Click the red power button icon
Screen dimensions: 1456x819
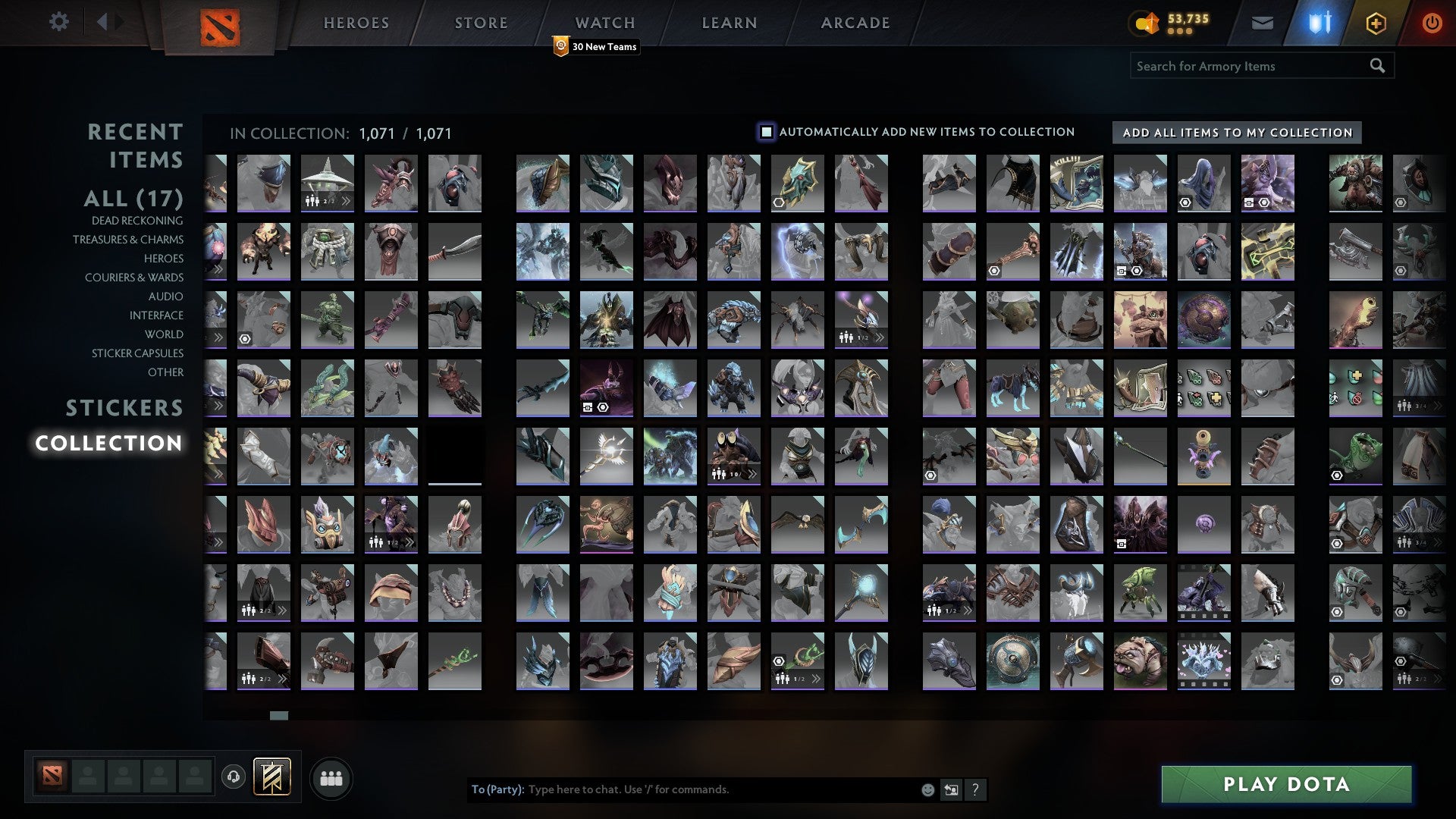(1432, 23)
